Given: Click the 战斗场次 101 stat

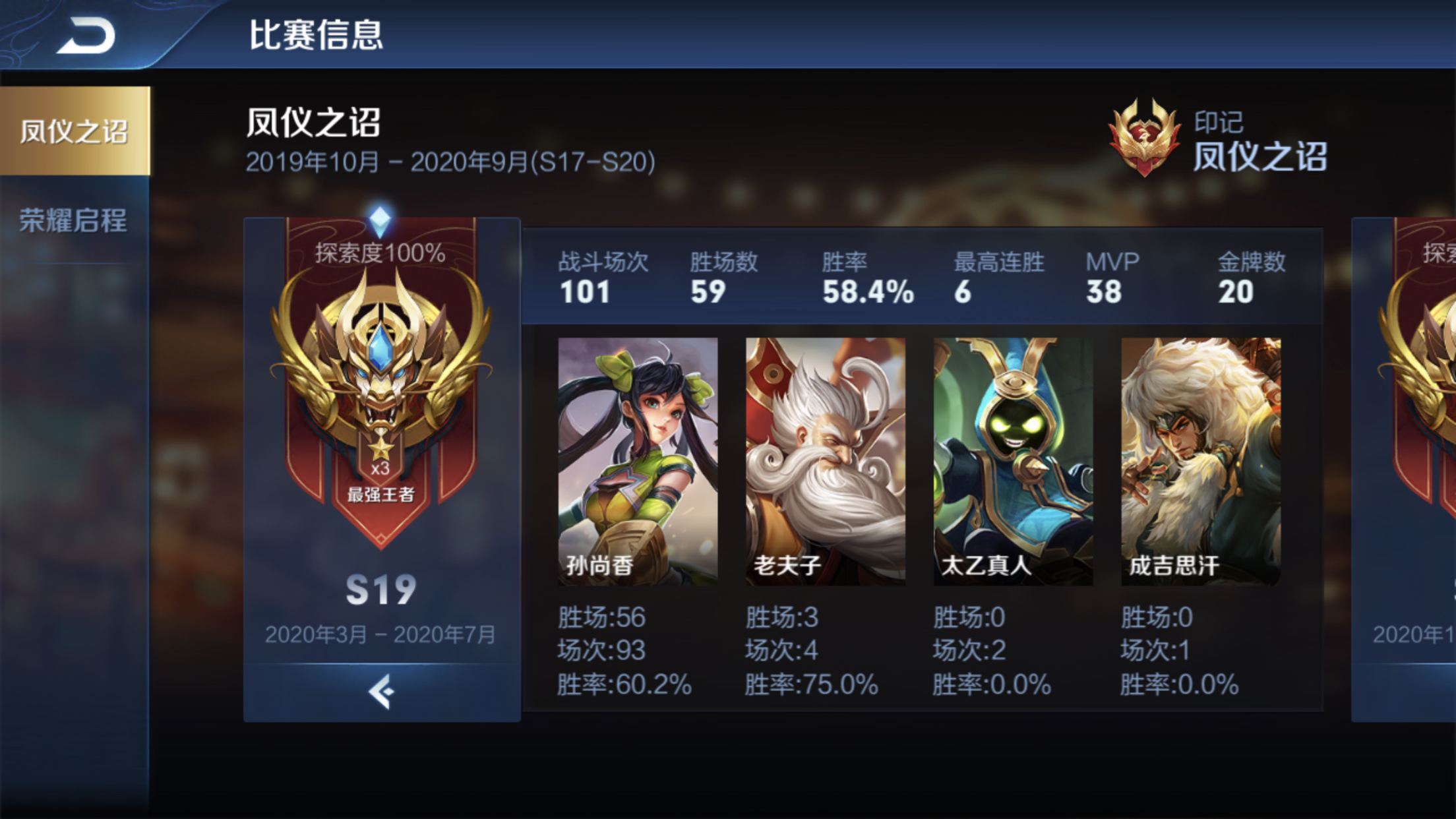Looking at the screenshot, I should coord(602,277).
